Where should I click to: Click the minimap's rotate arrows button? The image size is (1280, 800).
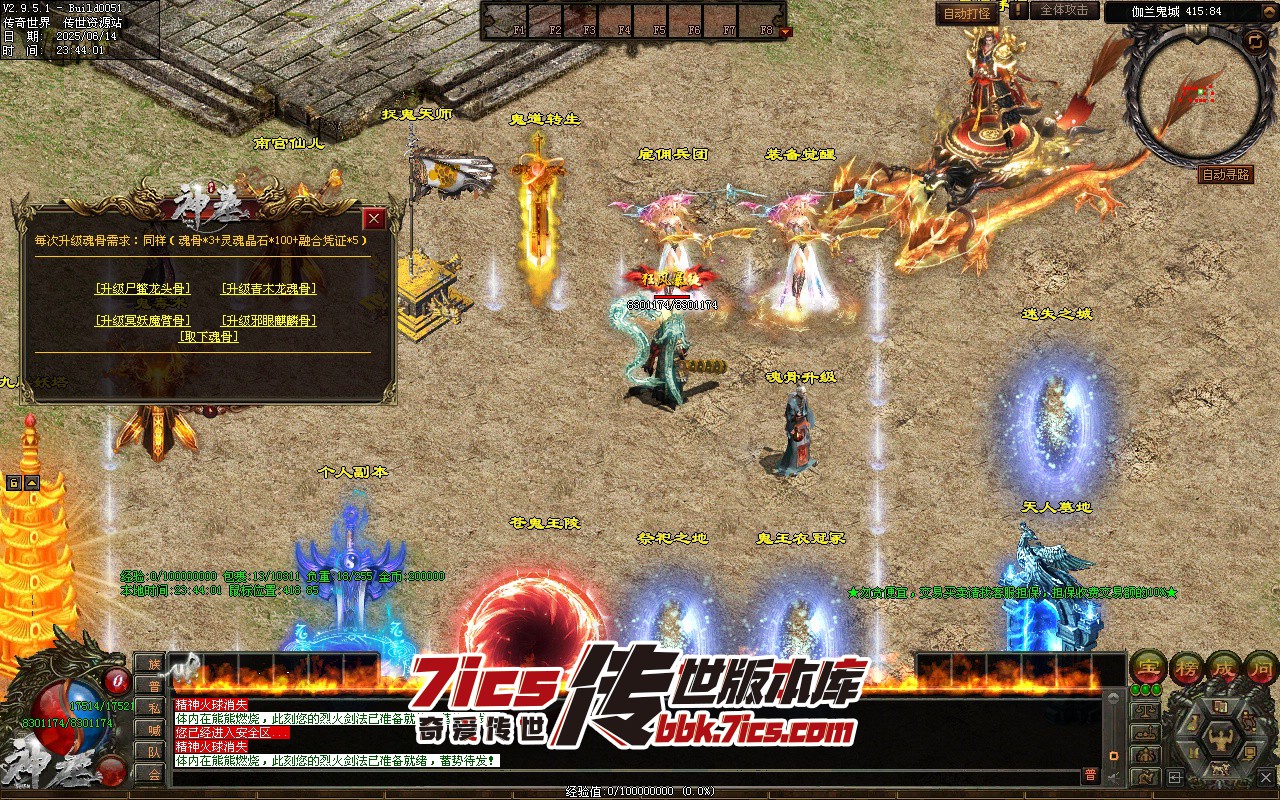[1254, 41]
